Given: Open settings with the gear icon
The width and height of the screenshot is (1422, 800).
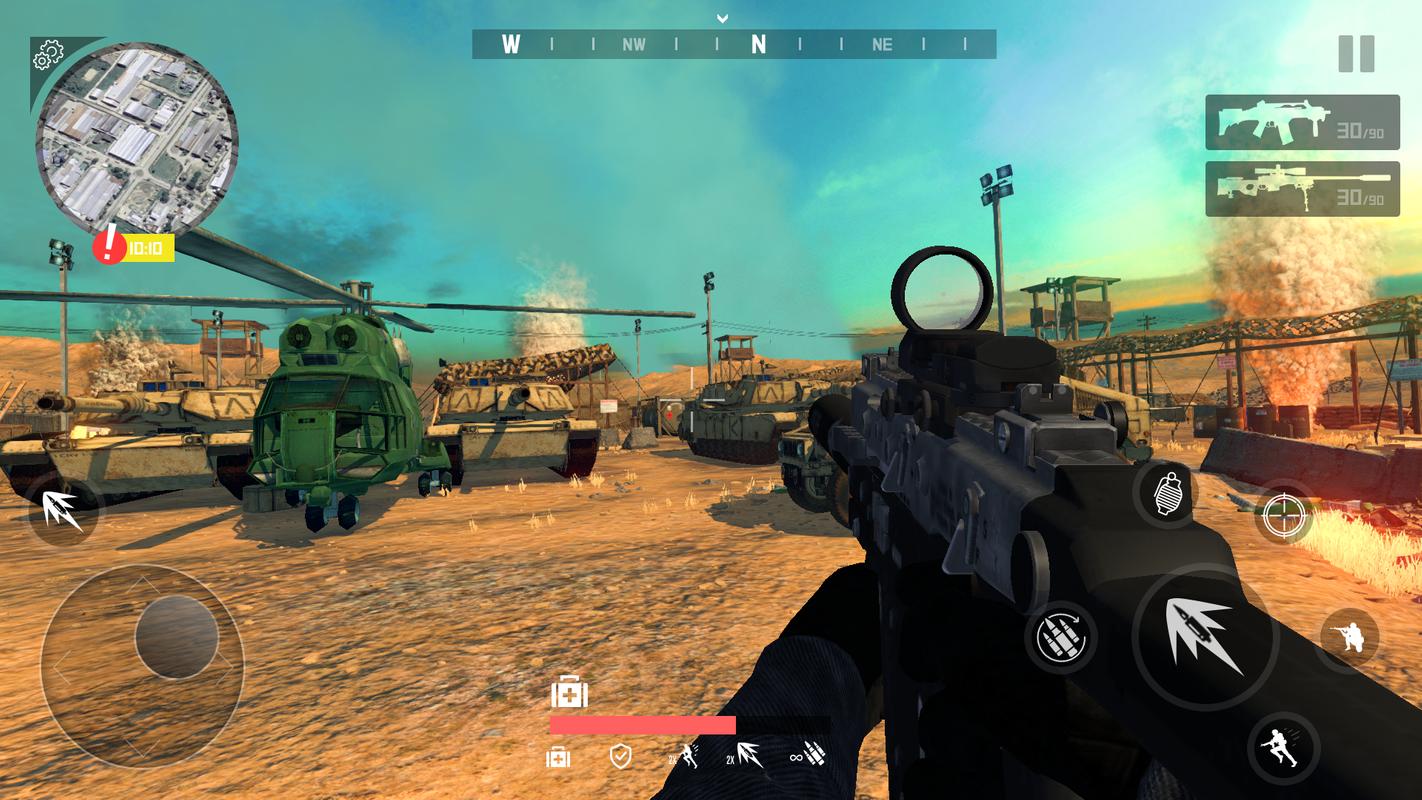Looking at the screenshot, I should pos(47,57).
